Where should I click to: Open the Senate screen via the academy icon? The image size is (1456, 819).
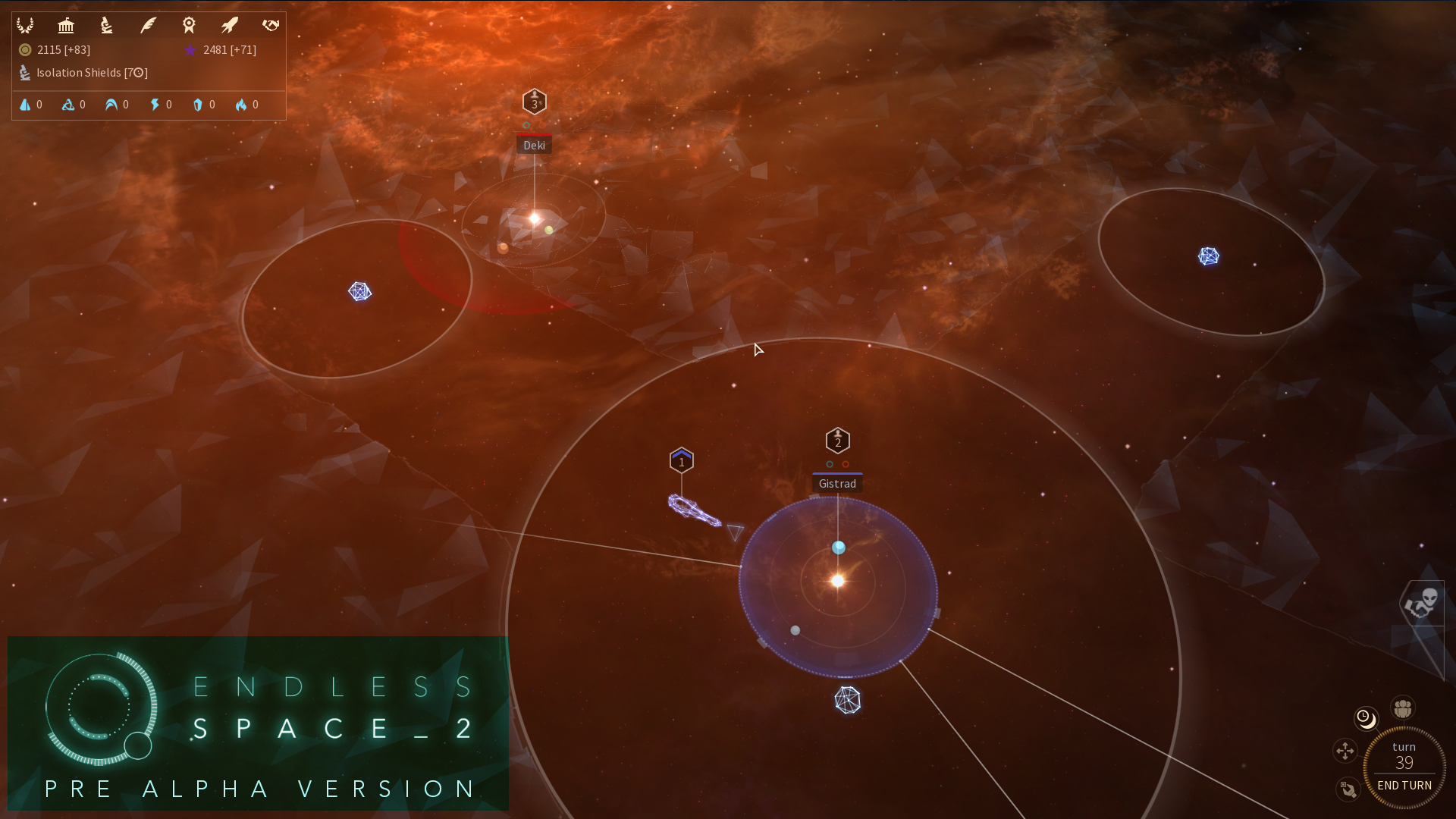click(66, 25)
